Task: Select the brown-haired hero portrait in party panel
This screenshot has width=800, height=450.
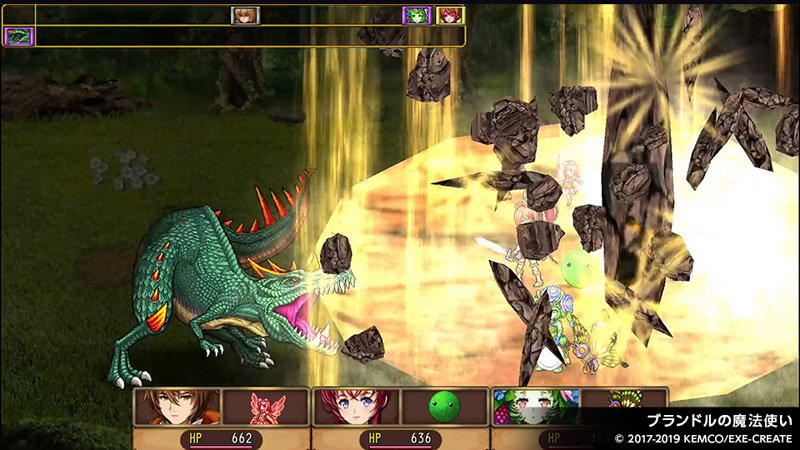Action: pyautogui.click(x=177, y=408)
